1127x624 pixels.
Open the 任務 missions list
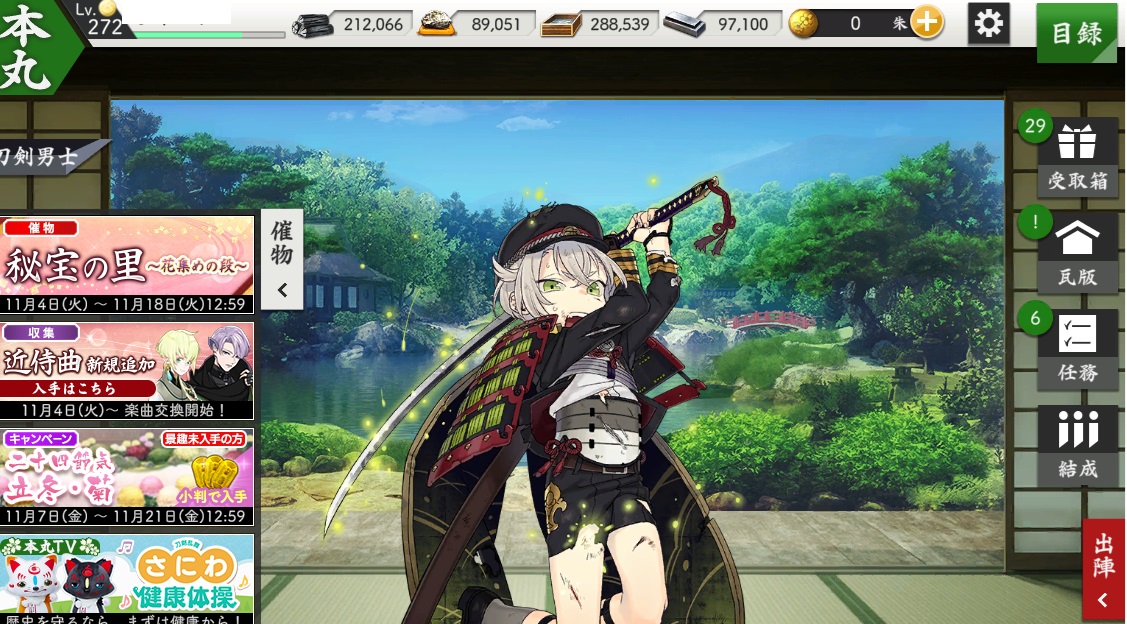[x=1077, y=349]
